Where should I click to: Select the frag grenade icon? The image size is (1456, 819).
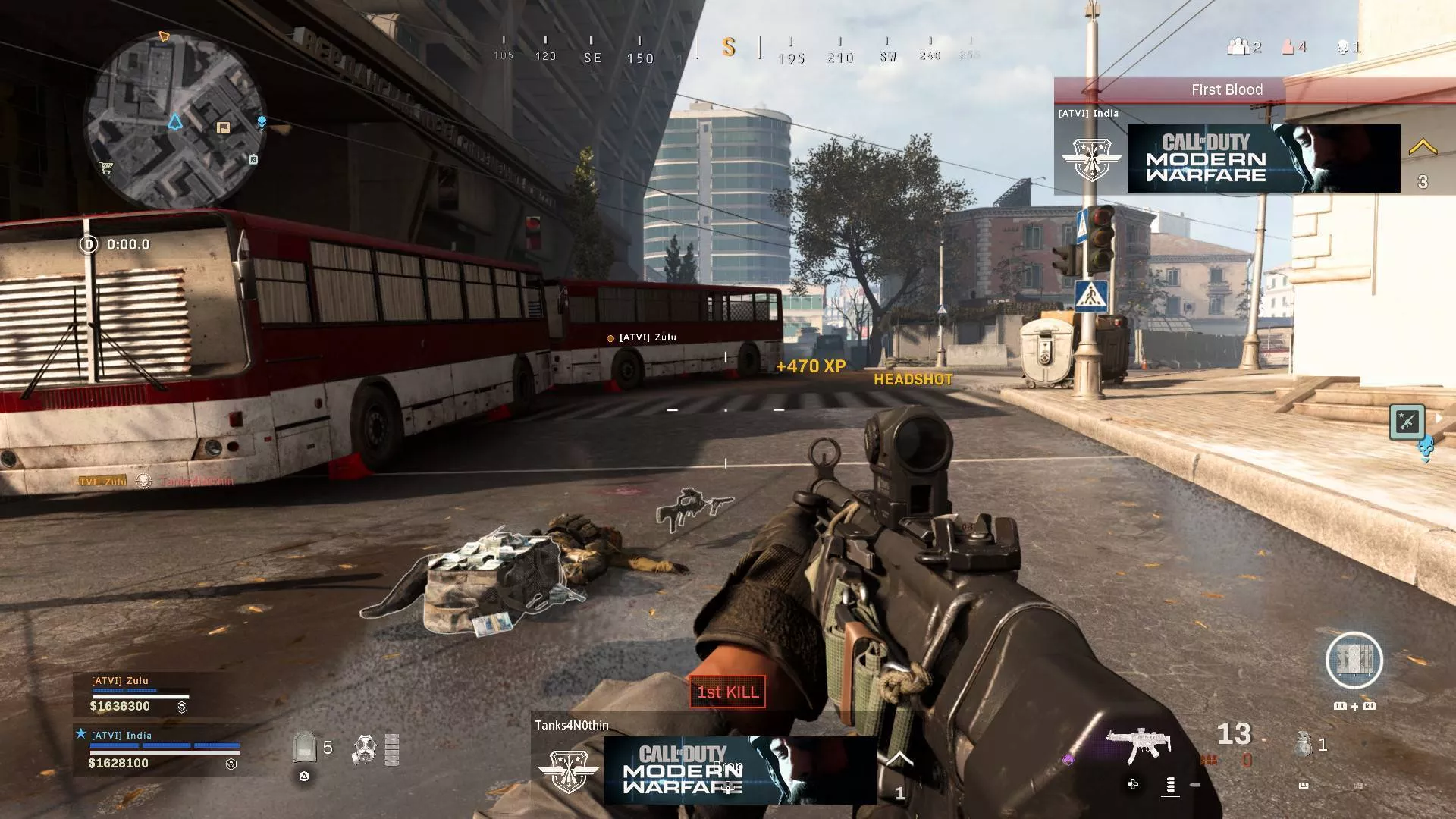click(x=1304, y=745)
